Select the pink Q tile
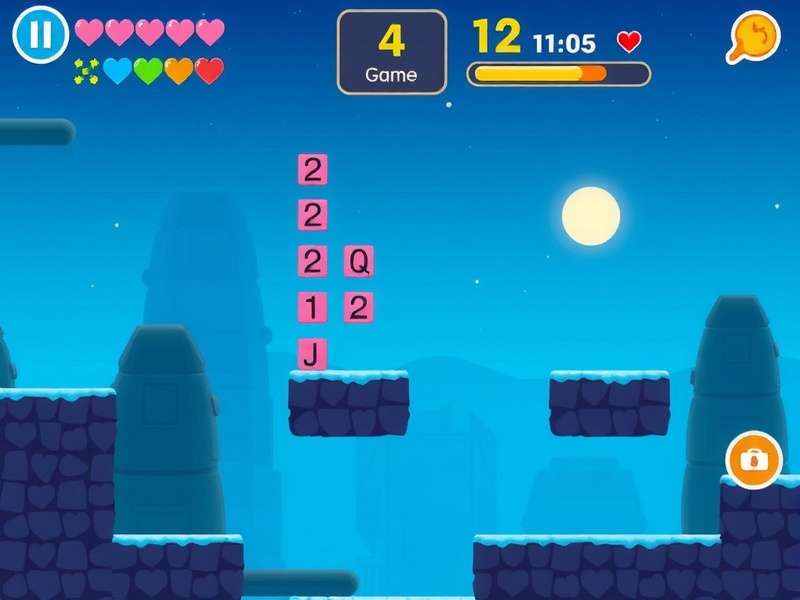The width and height of the screenshot is (800, 600). pyautogui.click(x=358, y=262)
